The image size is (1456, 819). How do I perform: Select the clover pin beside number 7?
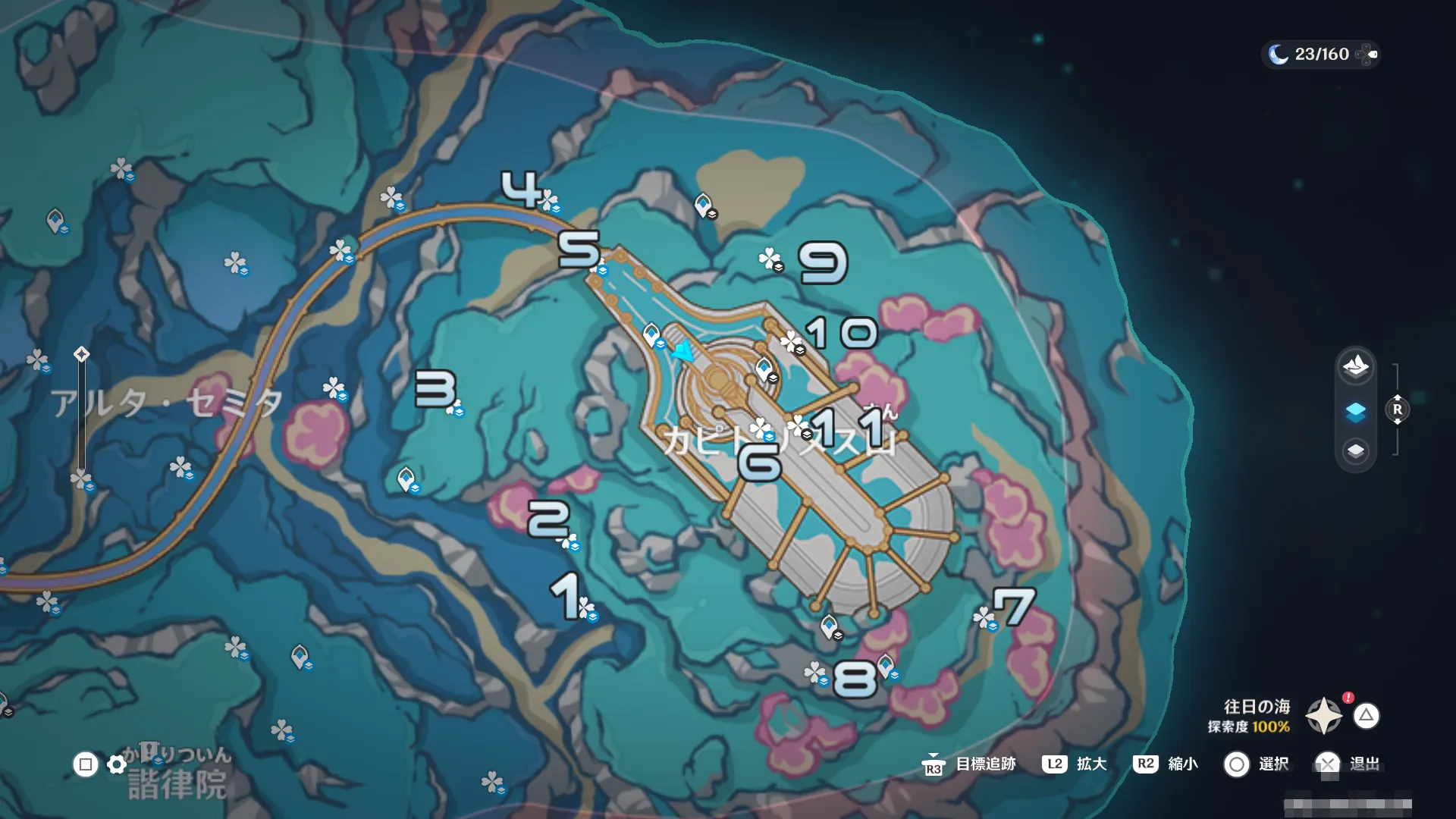pyautogui.click(x=984, y=617)
